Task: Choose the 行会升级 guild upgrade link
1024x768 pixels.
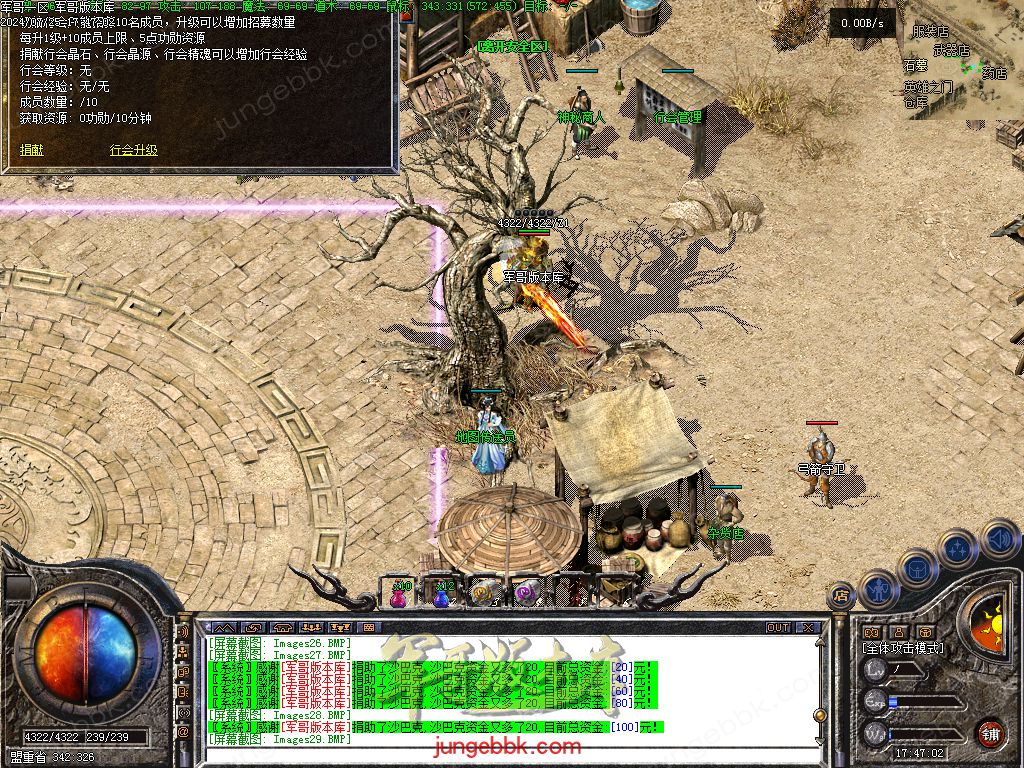Action: [133, 150]
